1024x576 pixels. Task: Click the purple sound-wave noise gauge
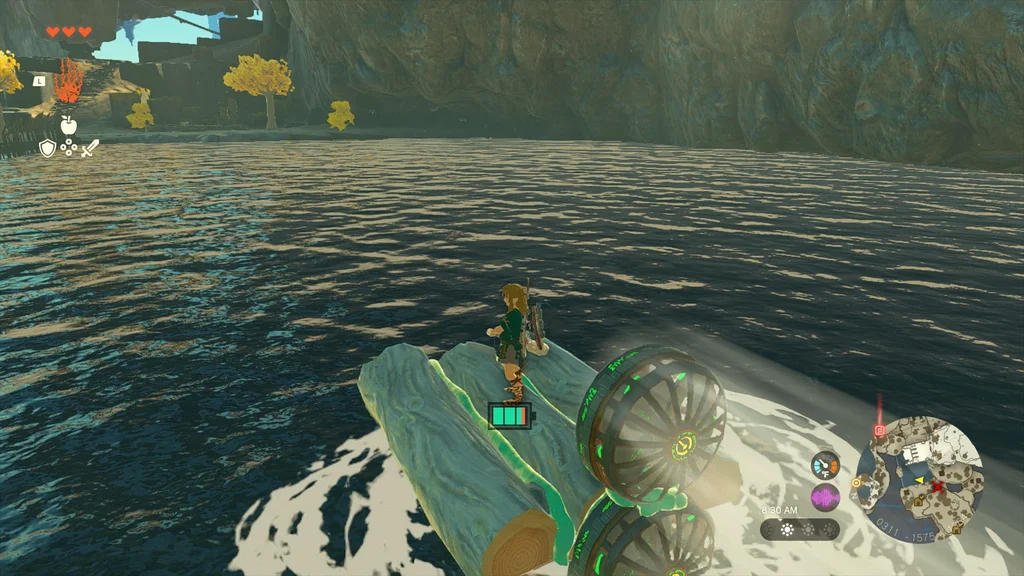825,497
